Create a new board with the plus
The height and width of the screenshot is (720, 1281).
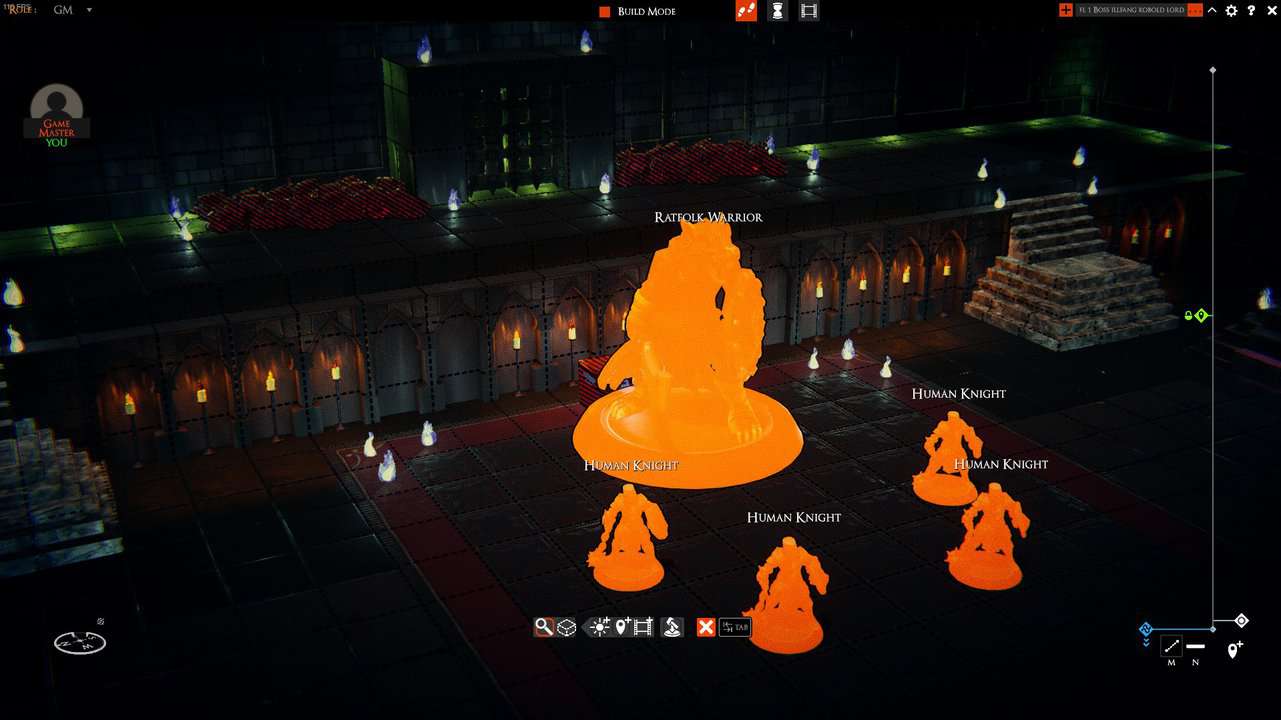pyautogui.click(x=1066, y=10)
